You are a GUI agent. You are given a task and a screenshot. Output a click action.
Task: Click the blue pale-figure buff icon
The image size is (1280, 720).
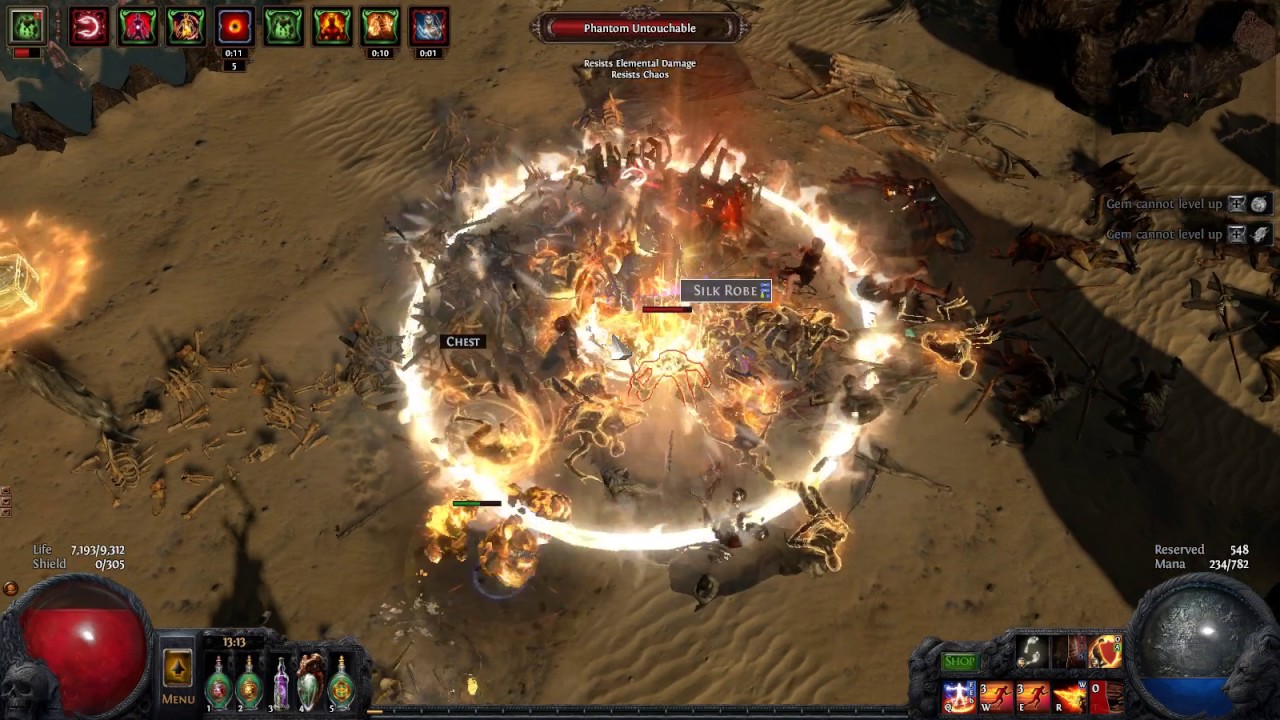[x=428, y=27]
